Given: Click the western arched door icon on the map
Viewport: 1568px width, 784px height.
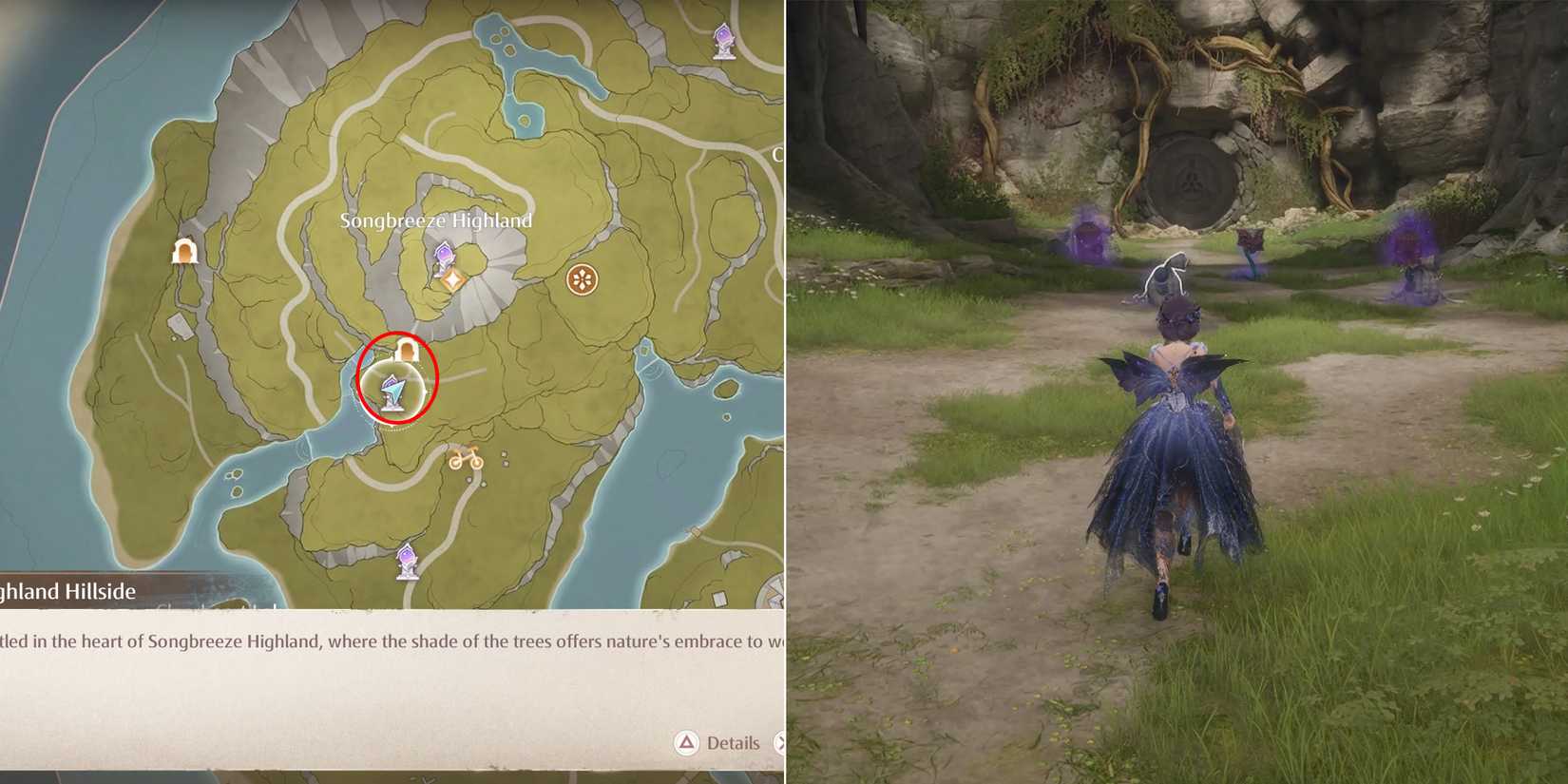Looking at the screenshot, I should tap(184, 252).
